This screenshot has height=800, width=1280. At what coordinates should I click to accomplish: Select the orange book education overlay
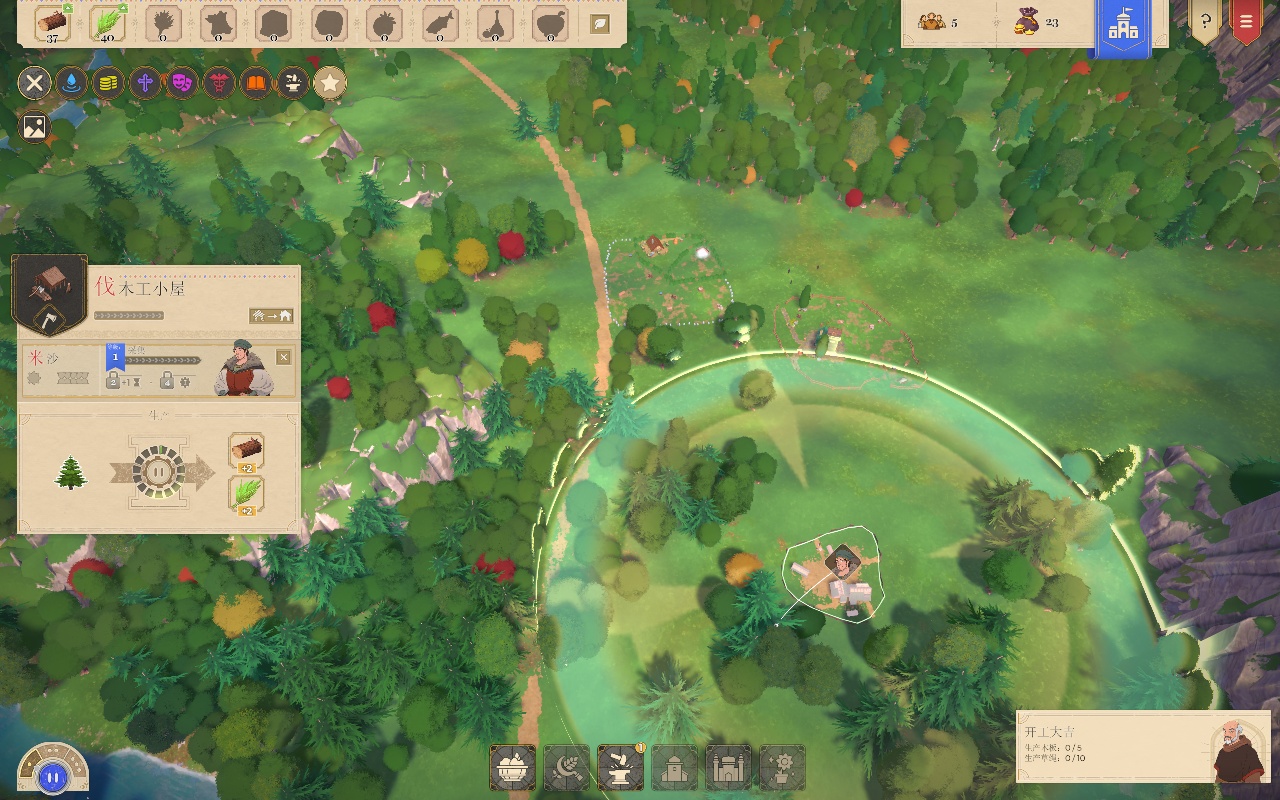tap(256, 83)
